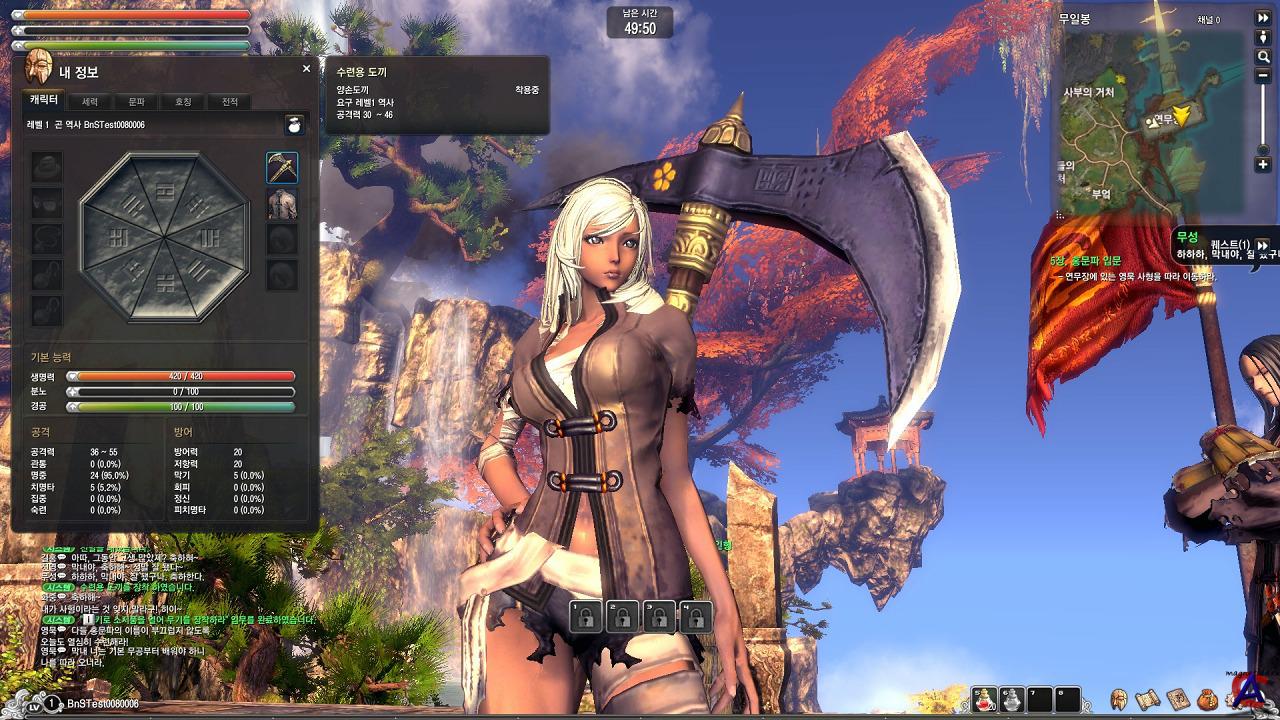Open the orange bag inventory icon
The height and width of the screenshot is (720, 1280).
[x=1207, y=699]
